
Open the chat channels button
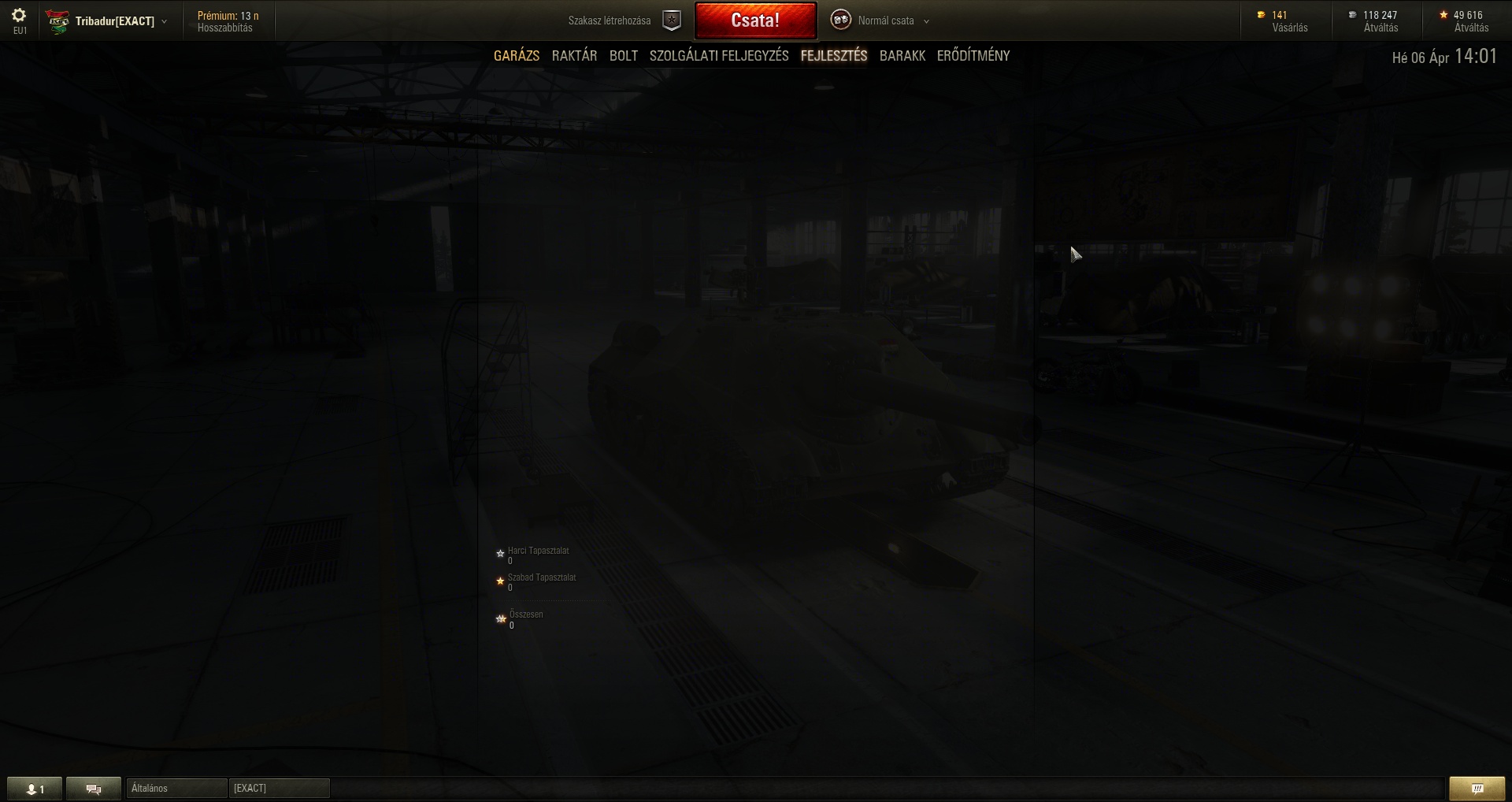[94, 789]
